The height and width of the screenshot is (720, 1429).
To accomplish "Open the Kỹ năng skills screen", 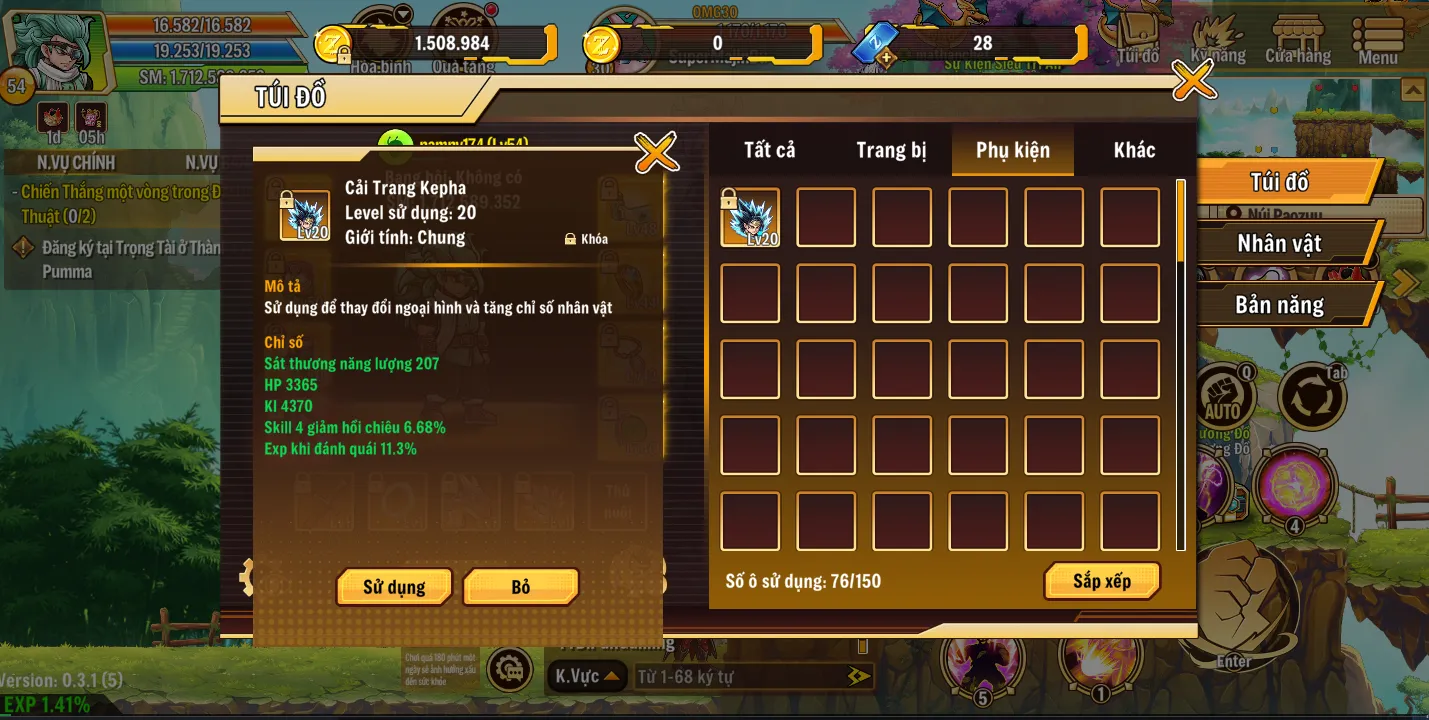I will 1217,40.
